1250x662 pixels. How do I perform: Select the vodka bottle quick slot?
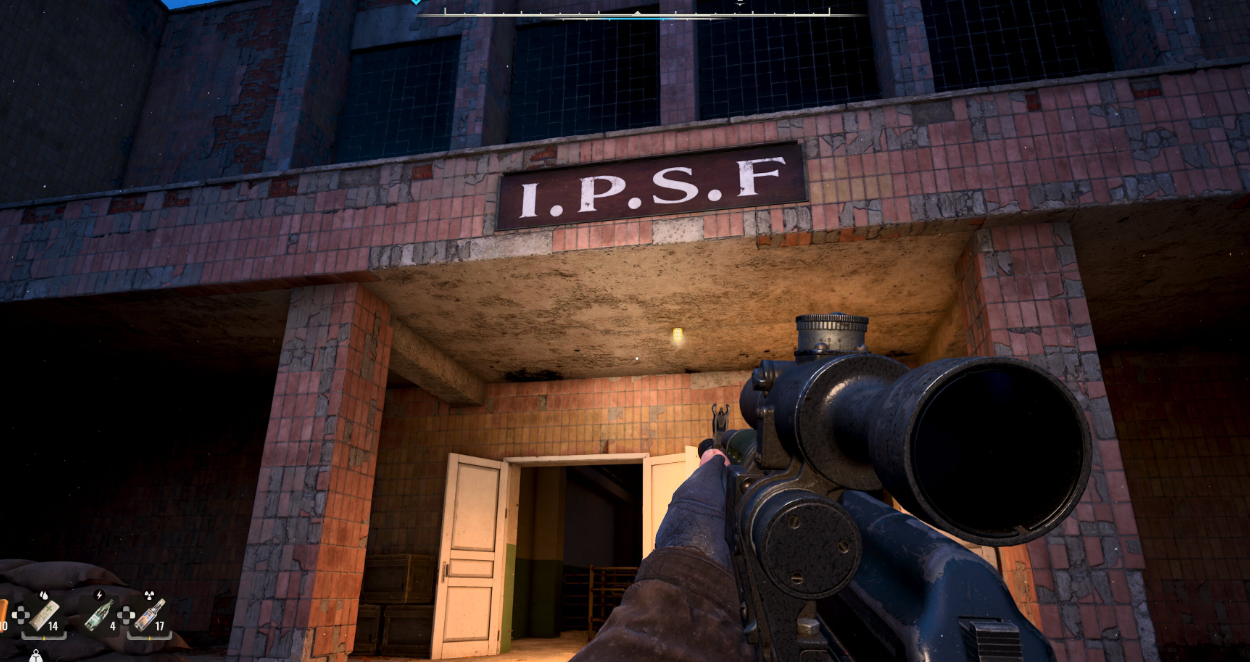(150, 615)
